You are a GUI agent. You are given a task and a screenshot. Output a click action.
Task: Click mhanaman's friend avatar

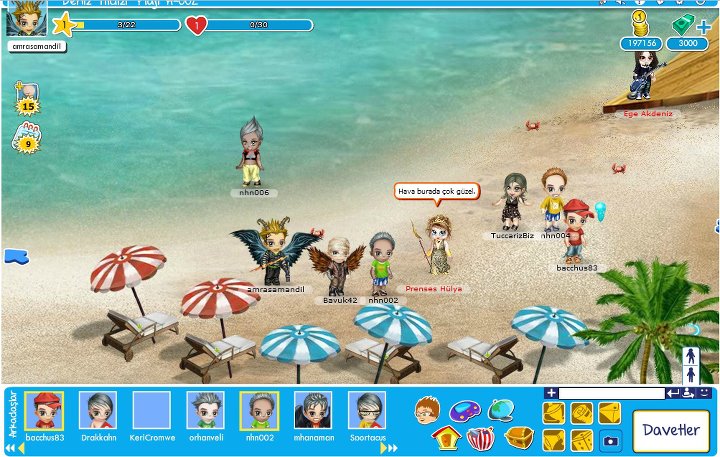313,410
